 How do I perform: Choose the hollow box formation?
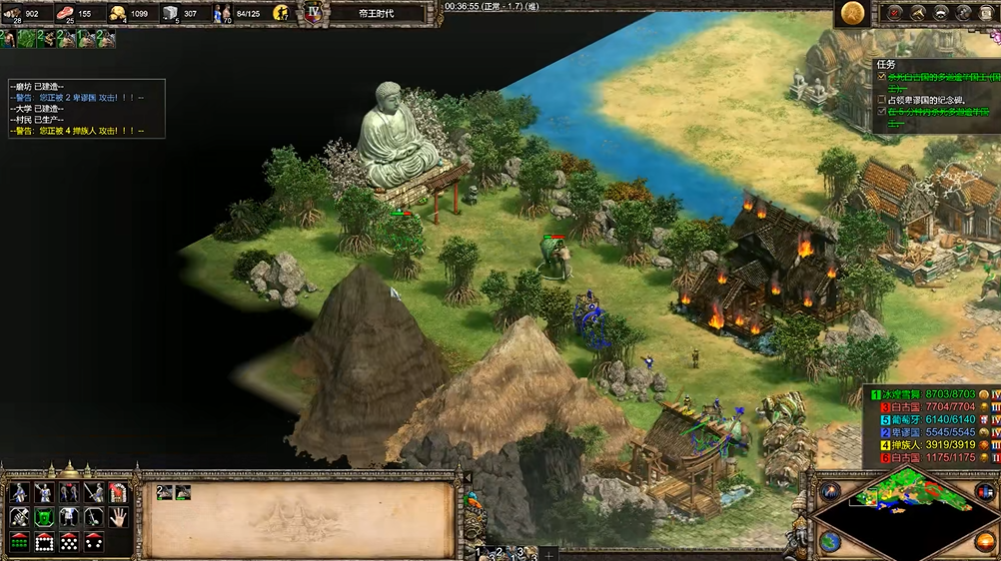click(44, 541)
